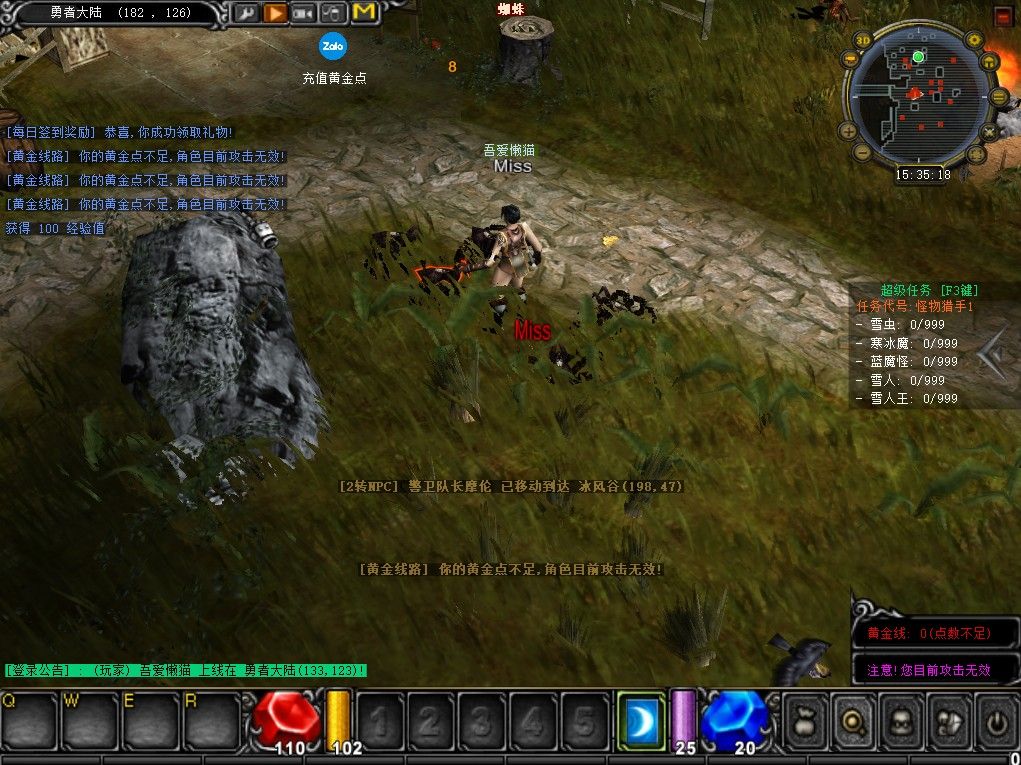Open the wrench settings button

(246, 13)
